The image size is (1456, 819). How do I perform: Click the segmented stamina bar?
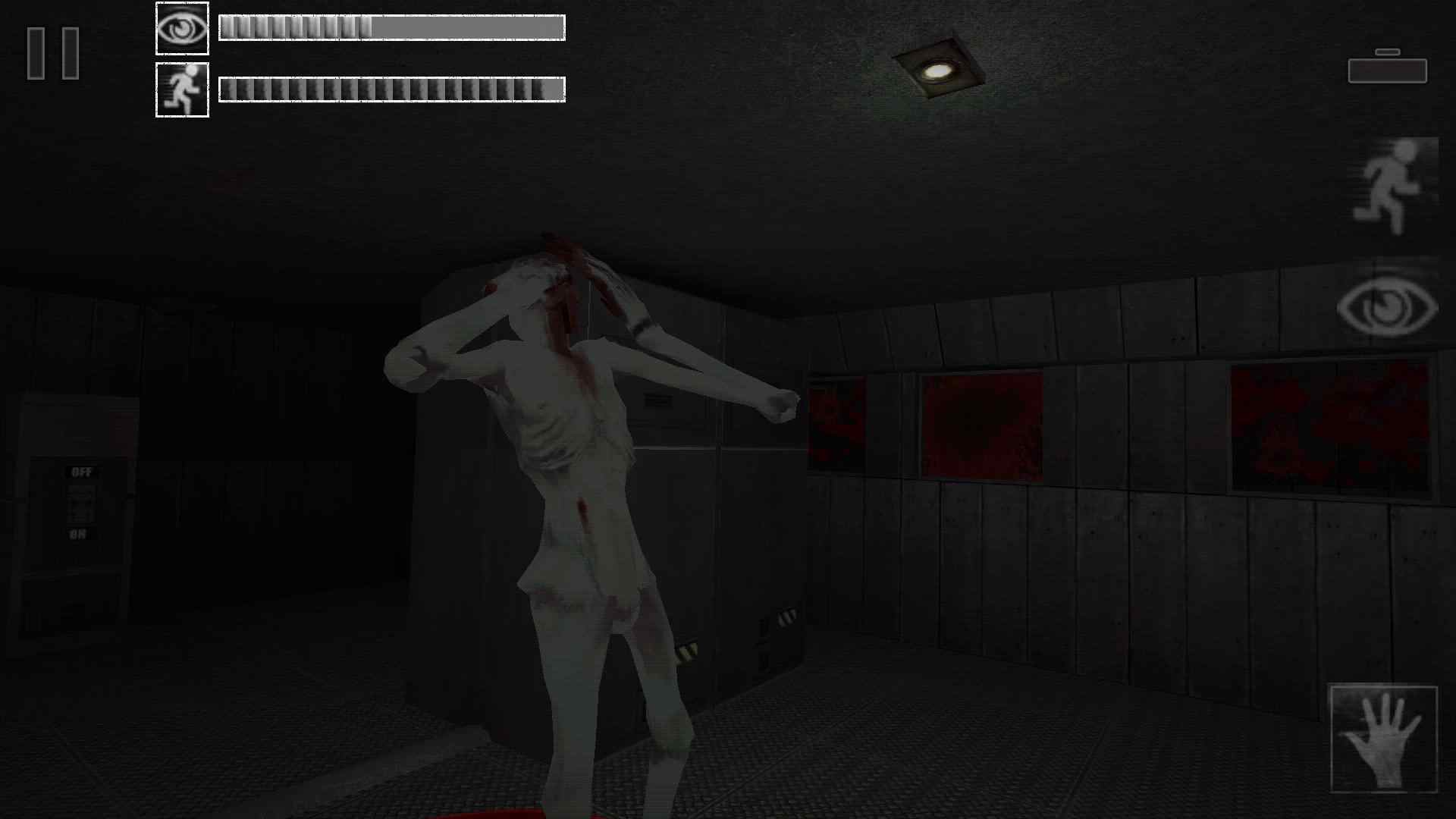(391, 89)
